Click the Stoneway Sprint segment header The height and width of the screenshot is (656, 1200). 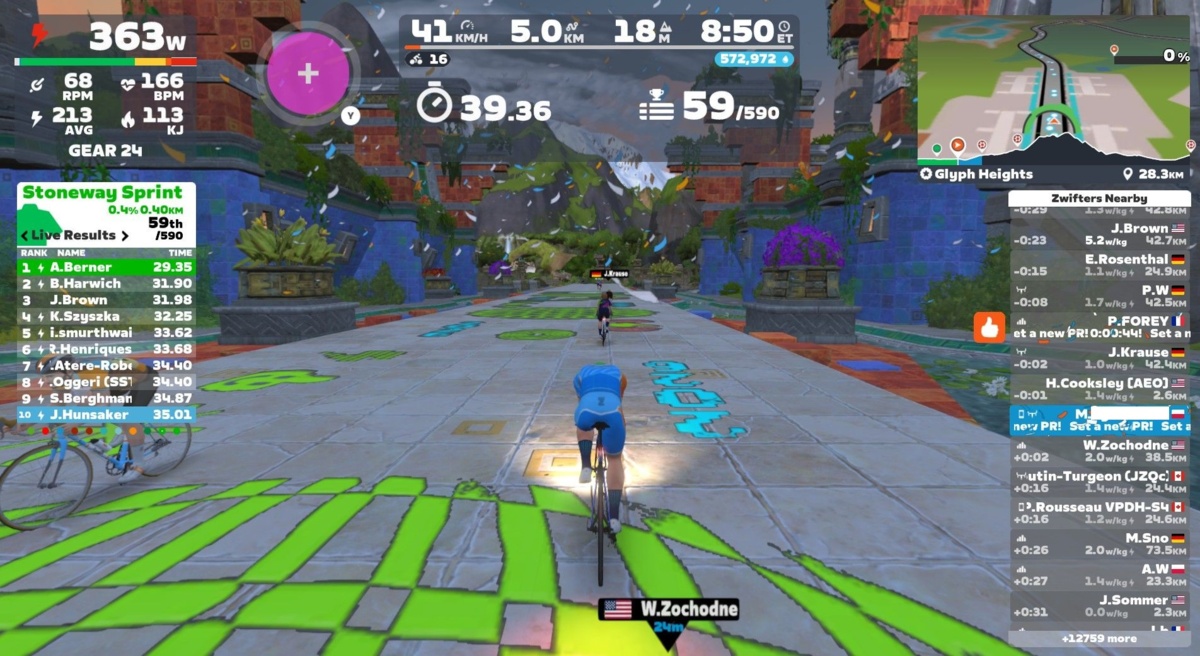click(x=102, y=192)
